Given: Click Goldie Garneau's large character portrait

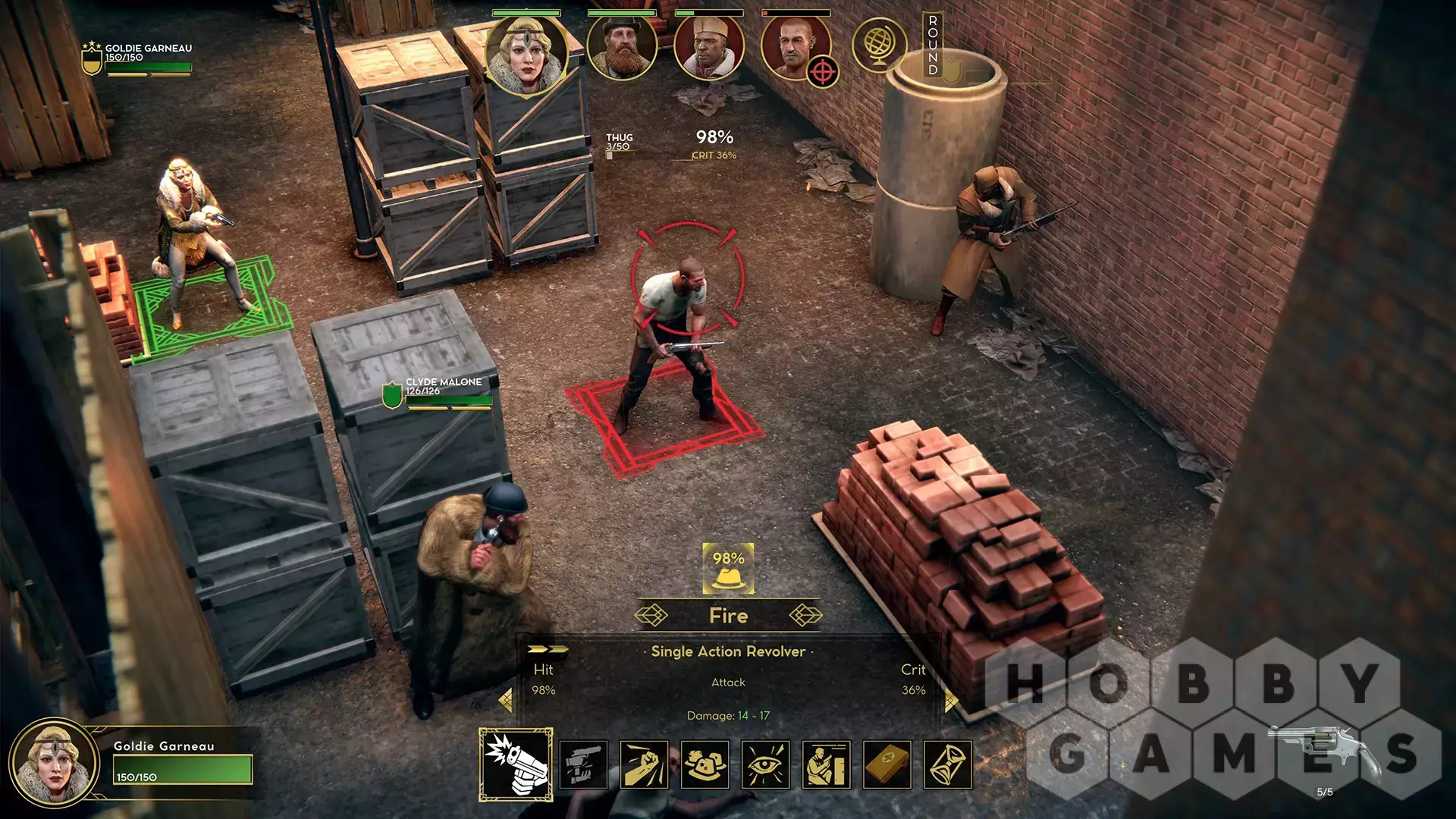Looking at the screenshot, I should (x=53, y=763).
